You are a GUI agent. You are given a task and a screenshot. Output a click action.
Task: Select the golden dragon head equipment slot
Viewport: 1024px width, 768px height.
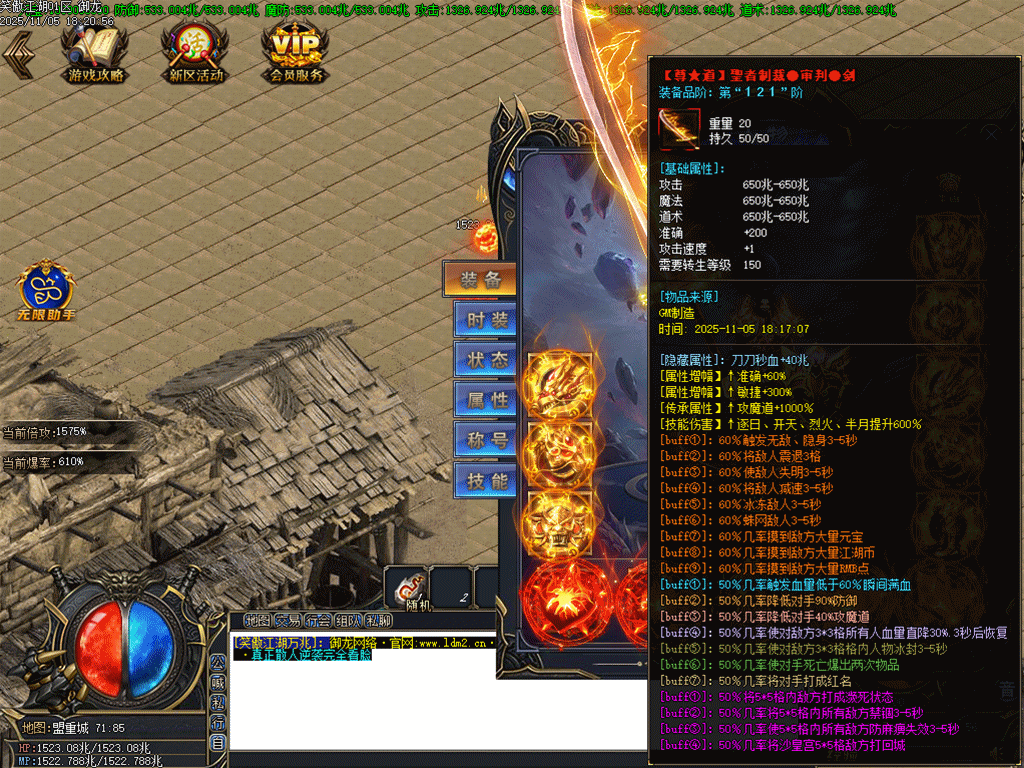click(x=559, y=383)
